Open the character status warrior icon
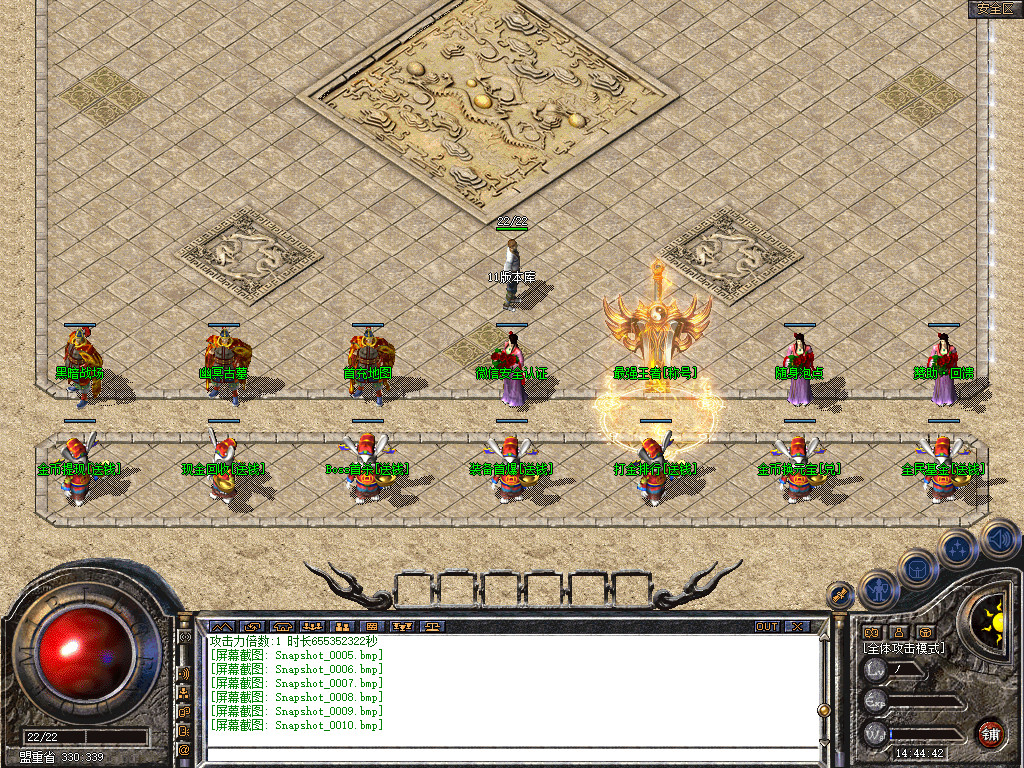Image resolution: width=1024 pixels, height=768 pixels. (x=879, y=589)
